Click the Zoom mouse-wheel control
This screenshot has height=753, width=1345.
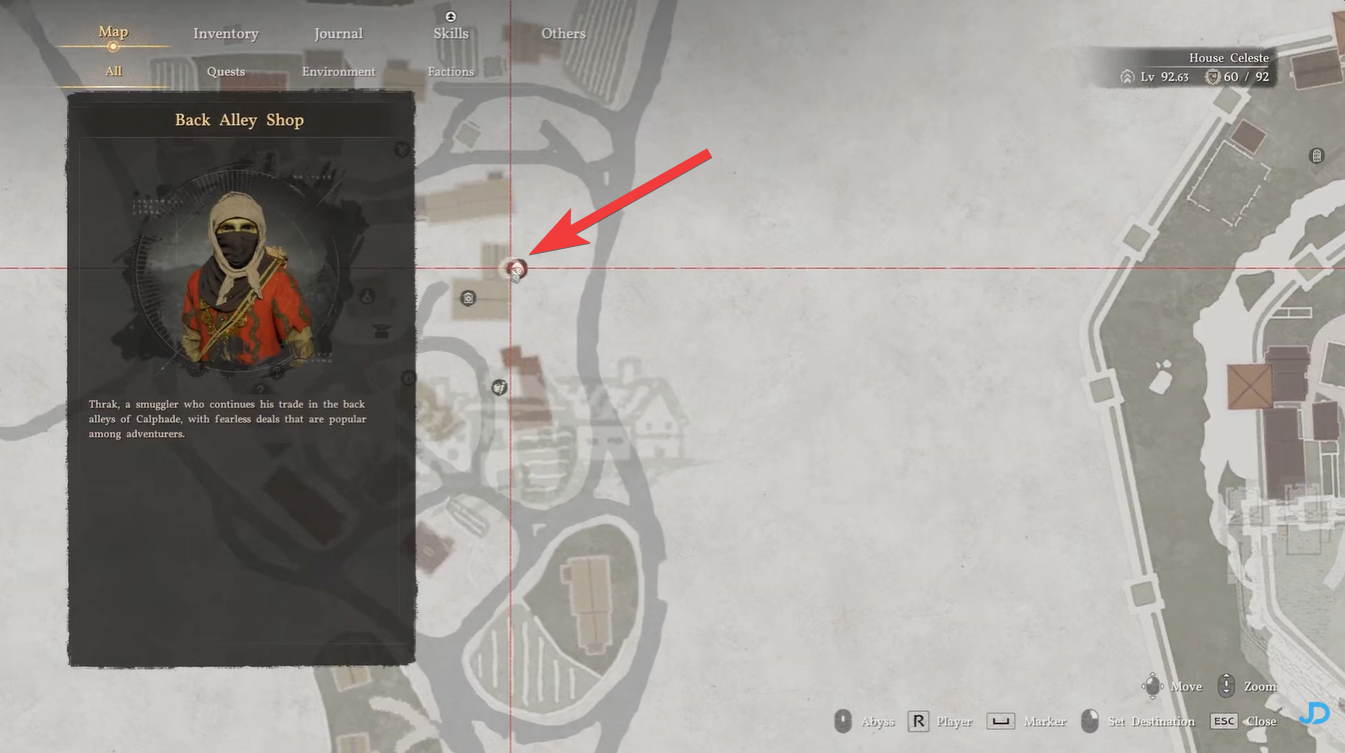pos(1228,686)
